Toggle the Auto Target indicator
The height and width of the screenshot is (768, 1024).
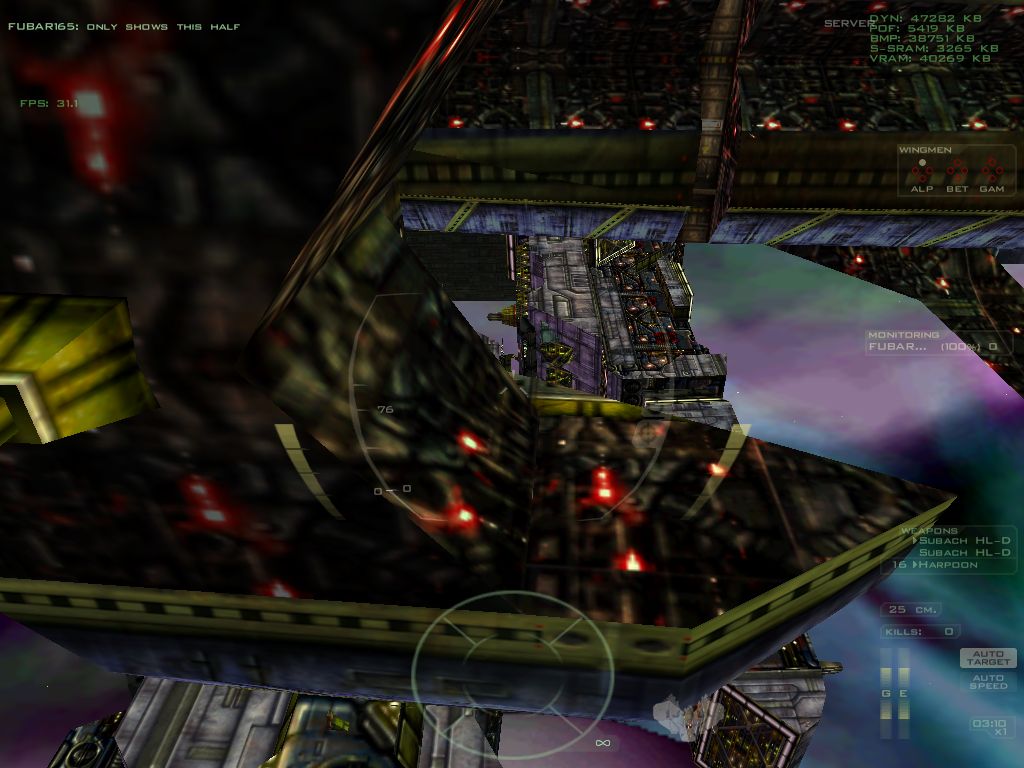click(988, 657)
